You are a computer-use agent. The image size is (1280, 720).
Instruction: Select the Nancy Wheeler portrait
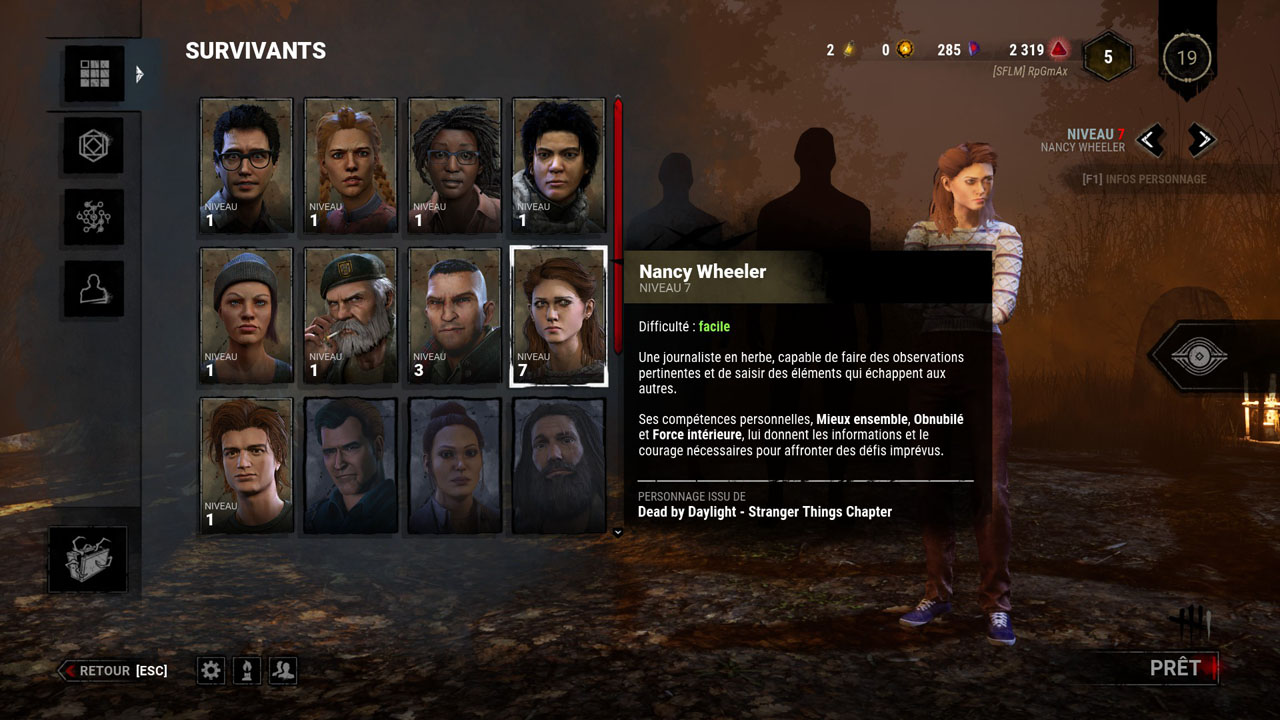[x=557, y=315]
